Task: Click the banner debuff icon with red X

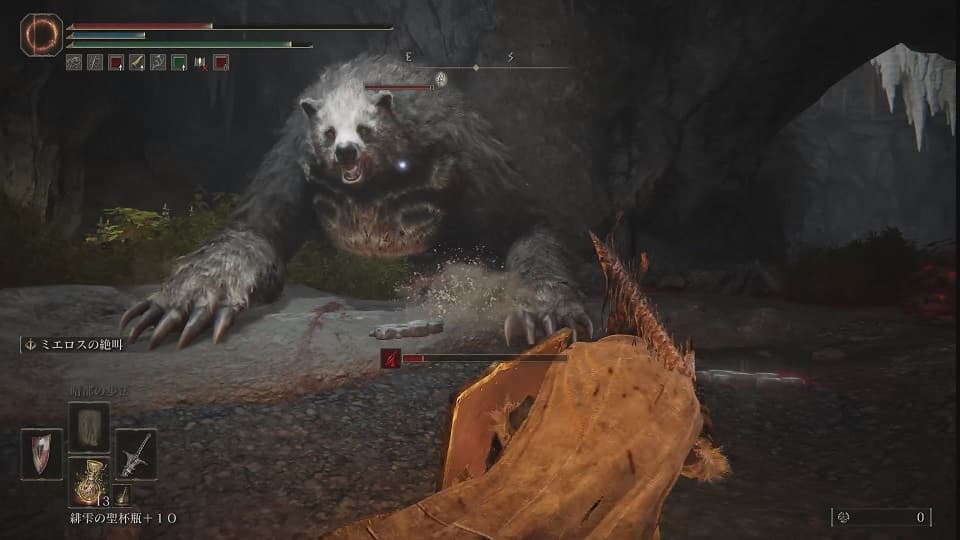Action: coord(200,62)
